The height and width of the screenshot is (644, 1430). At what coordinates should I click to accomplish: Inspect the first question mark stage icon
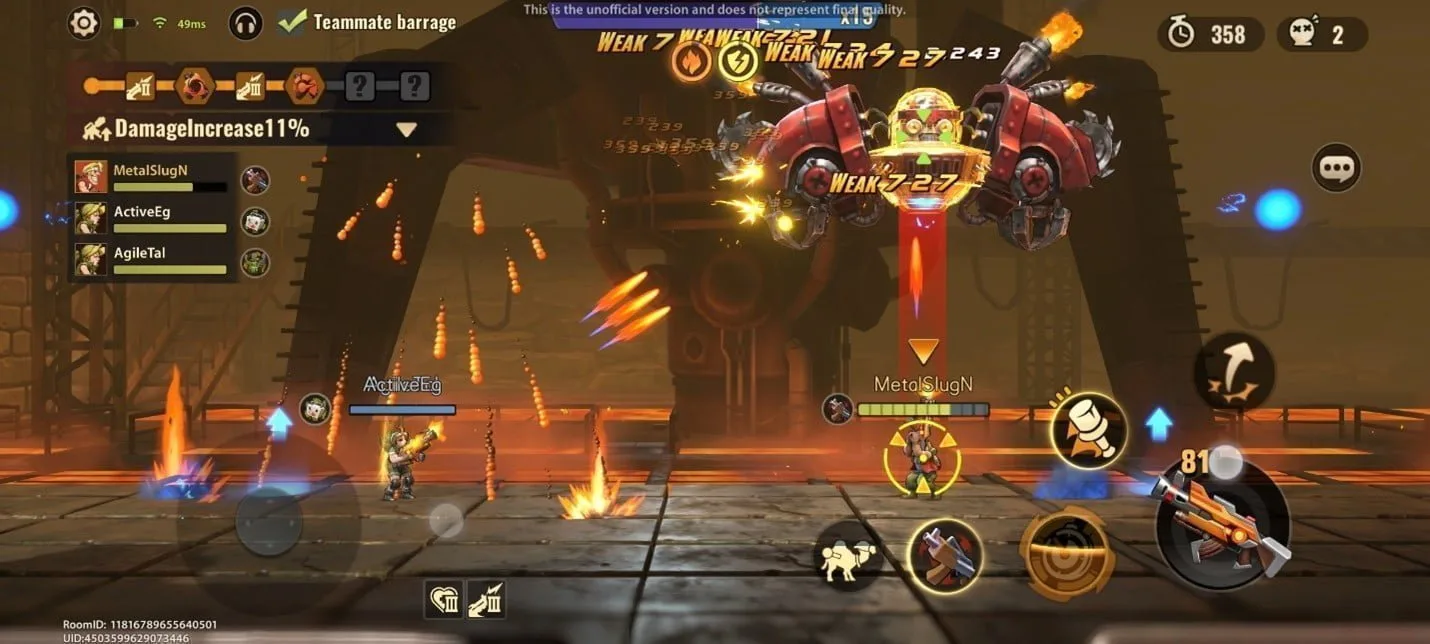click(x=359, y=87)
